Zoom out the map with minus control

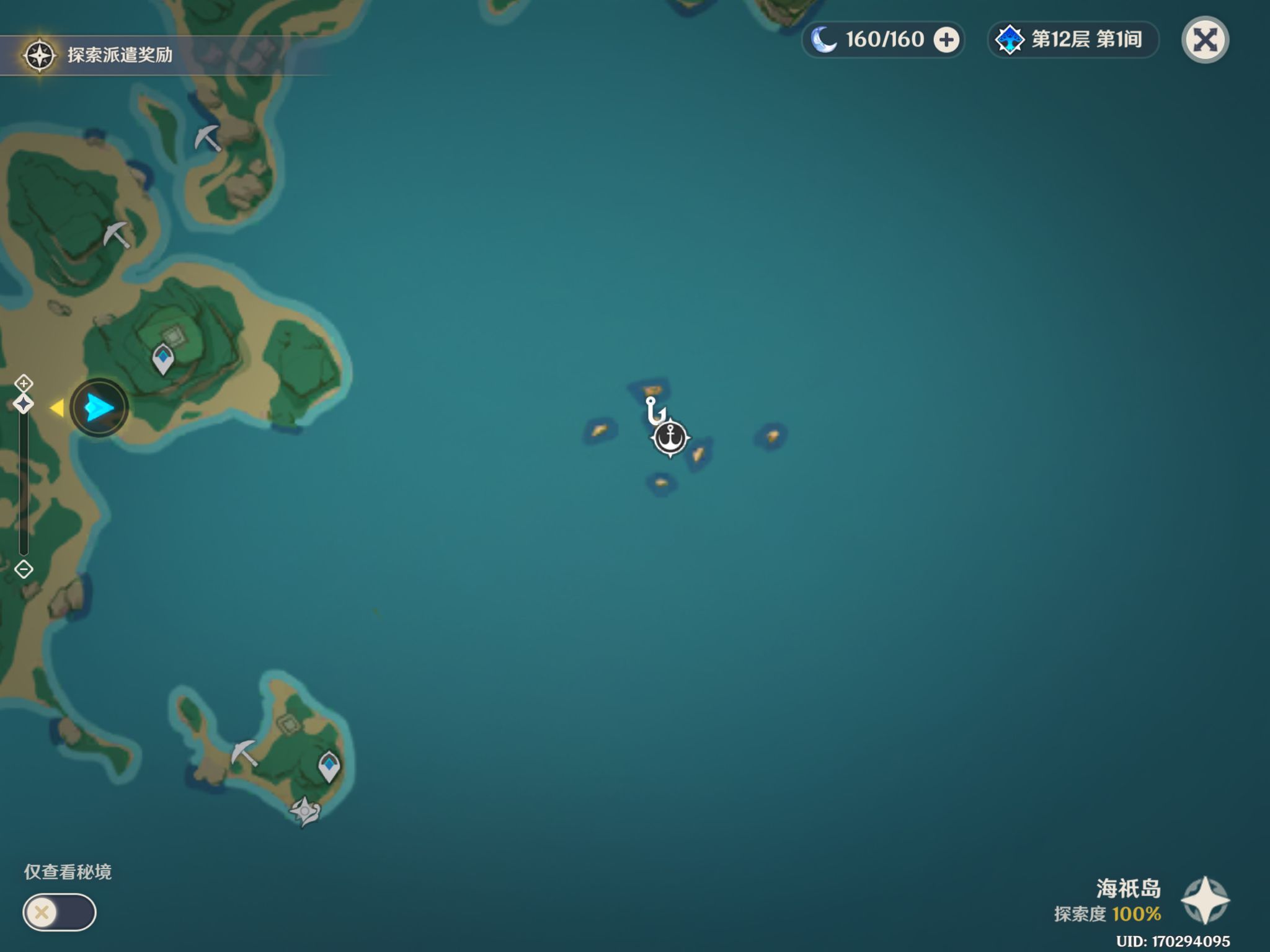point(24,569)
